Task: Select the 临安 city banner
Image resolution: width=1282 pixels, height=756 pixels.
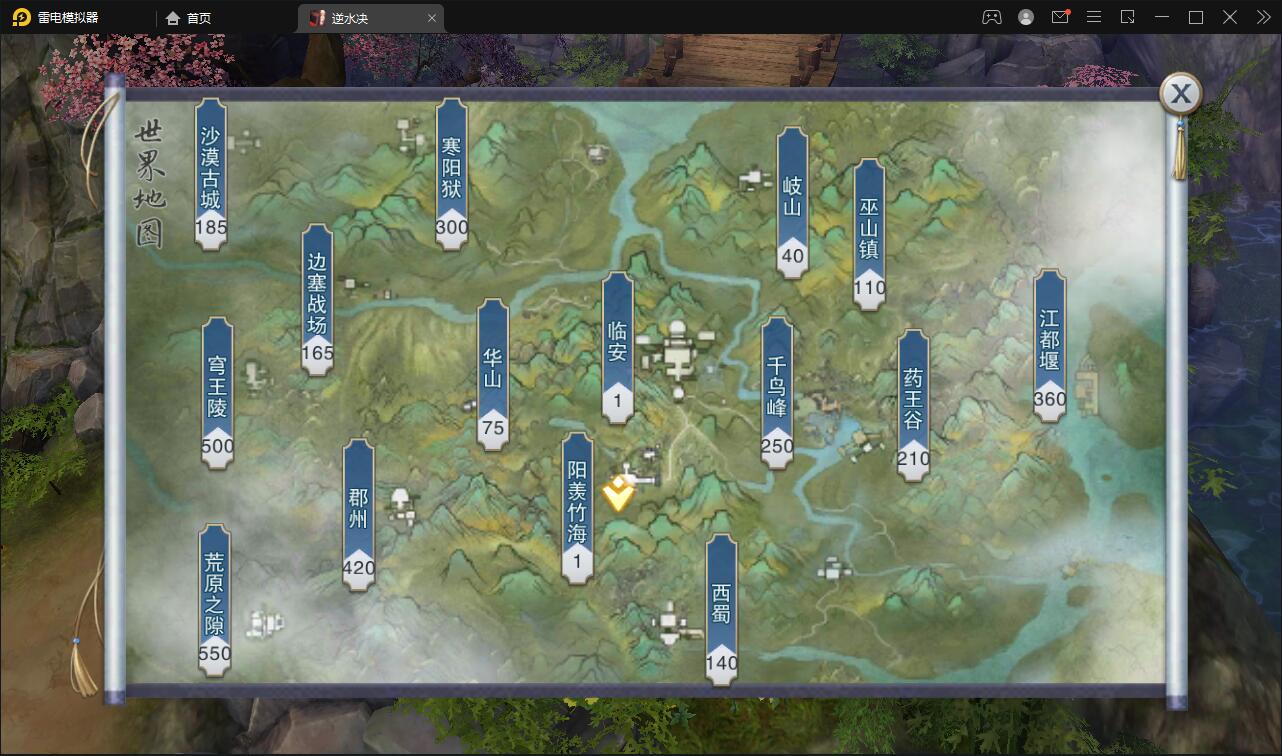Action: click(x=617, y=346)
